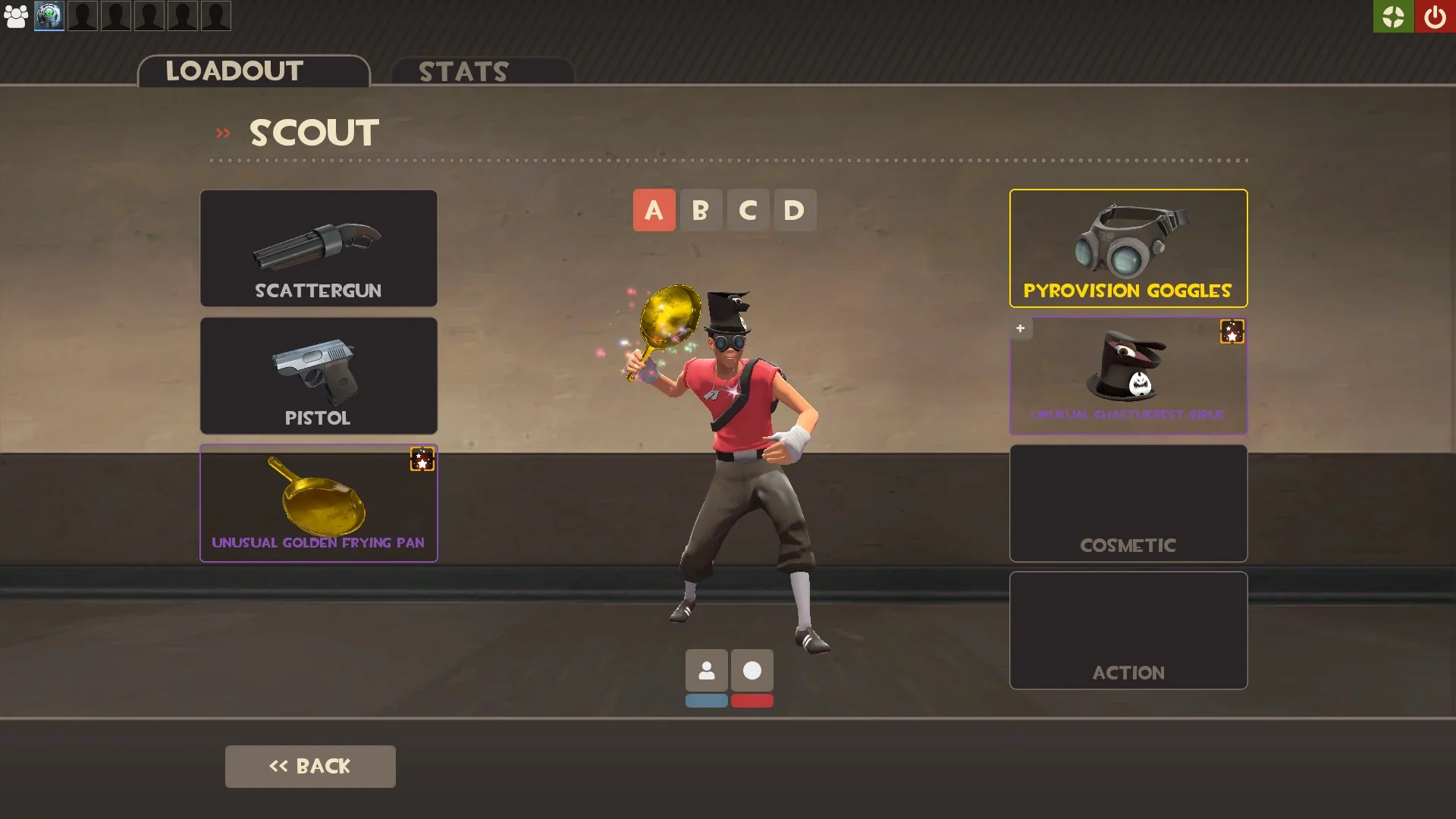Screen dimensions: 1456x819
Task: Choose loadout preset D
Action: coord(794,210)
